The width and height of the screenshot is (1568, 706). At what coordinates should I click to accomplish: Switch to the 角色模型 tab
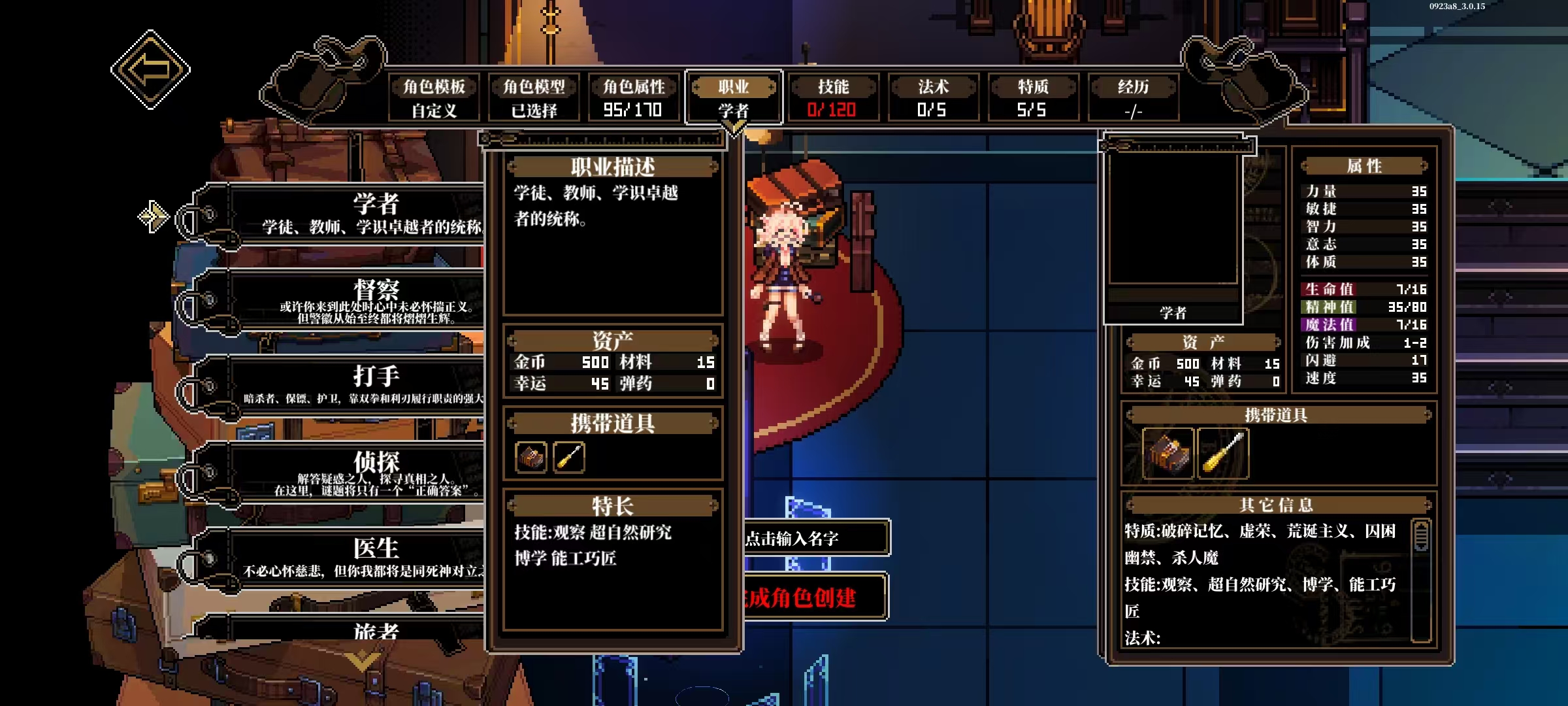(534, 97)
